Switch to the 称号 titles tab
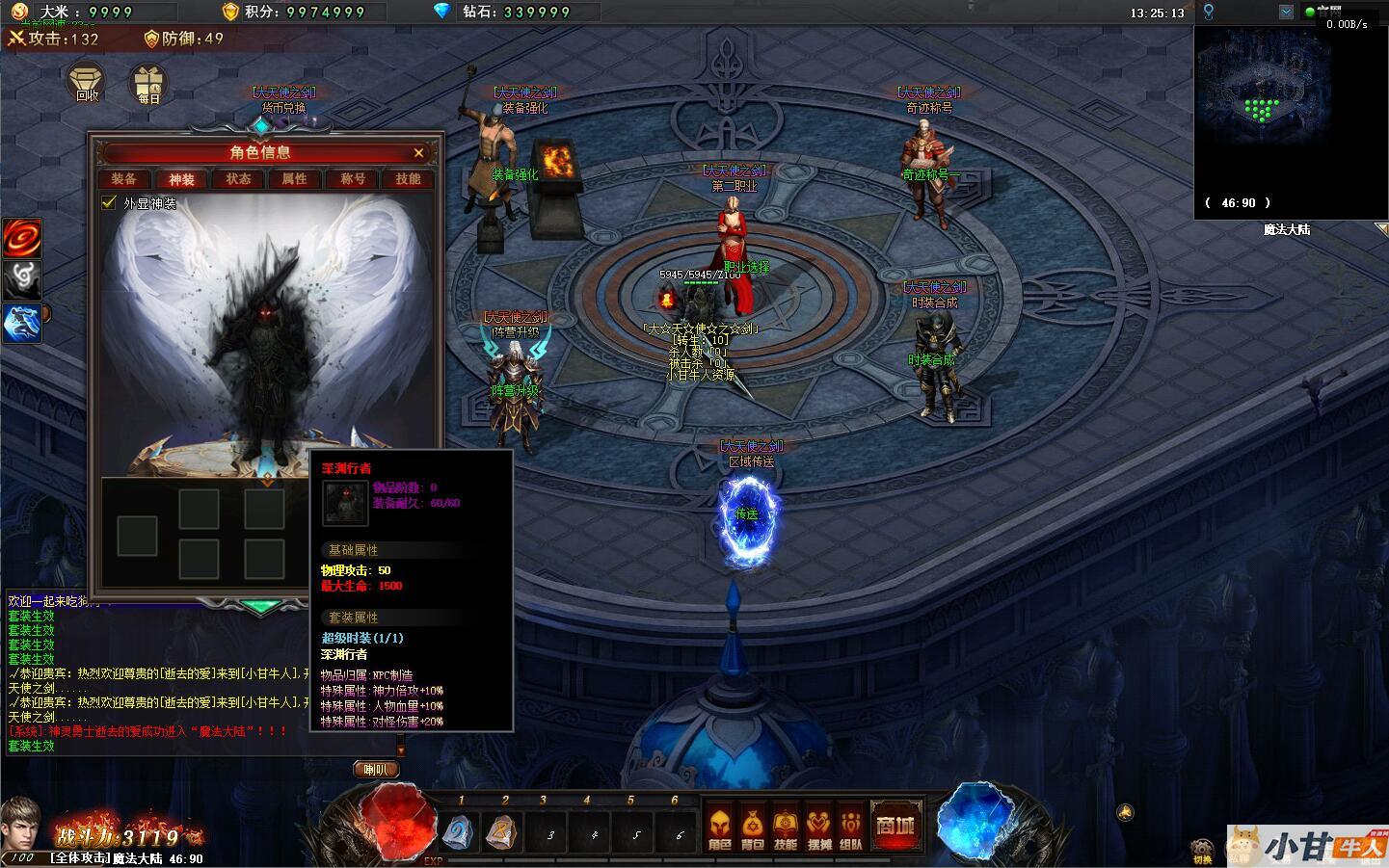1389x868 pixels. pyautogui.click(x=352, y=179)
